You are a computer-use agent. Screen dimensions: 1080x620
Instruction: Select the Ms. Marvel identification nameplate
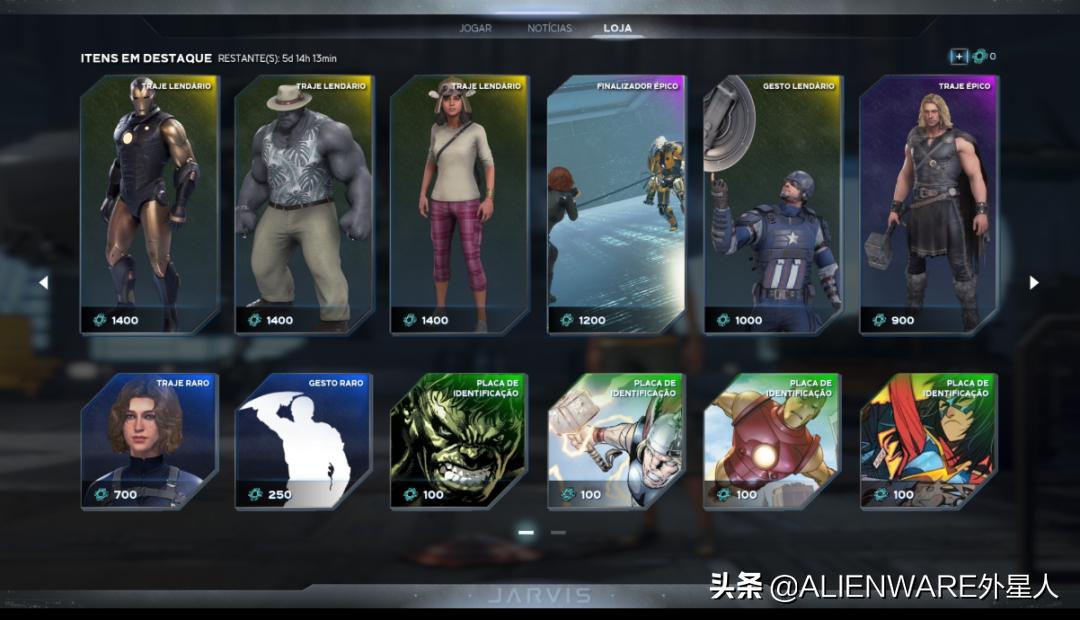928,441
